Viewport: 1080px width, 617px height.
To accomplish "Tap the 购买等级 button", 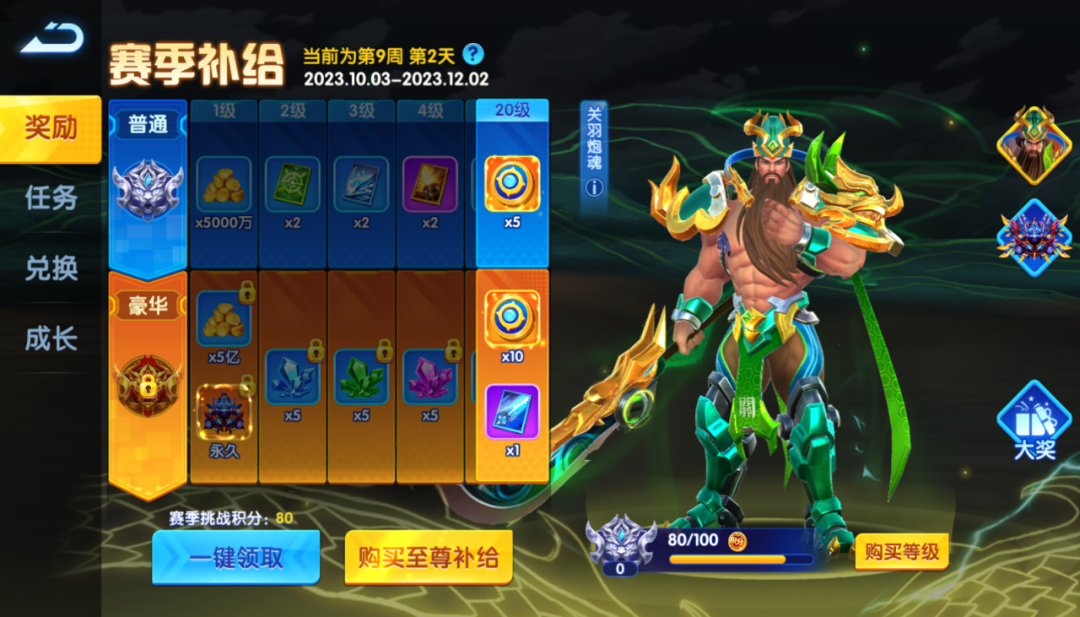I will (x=901, y=552).
